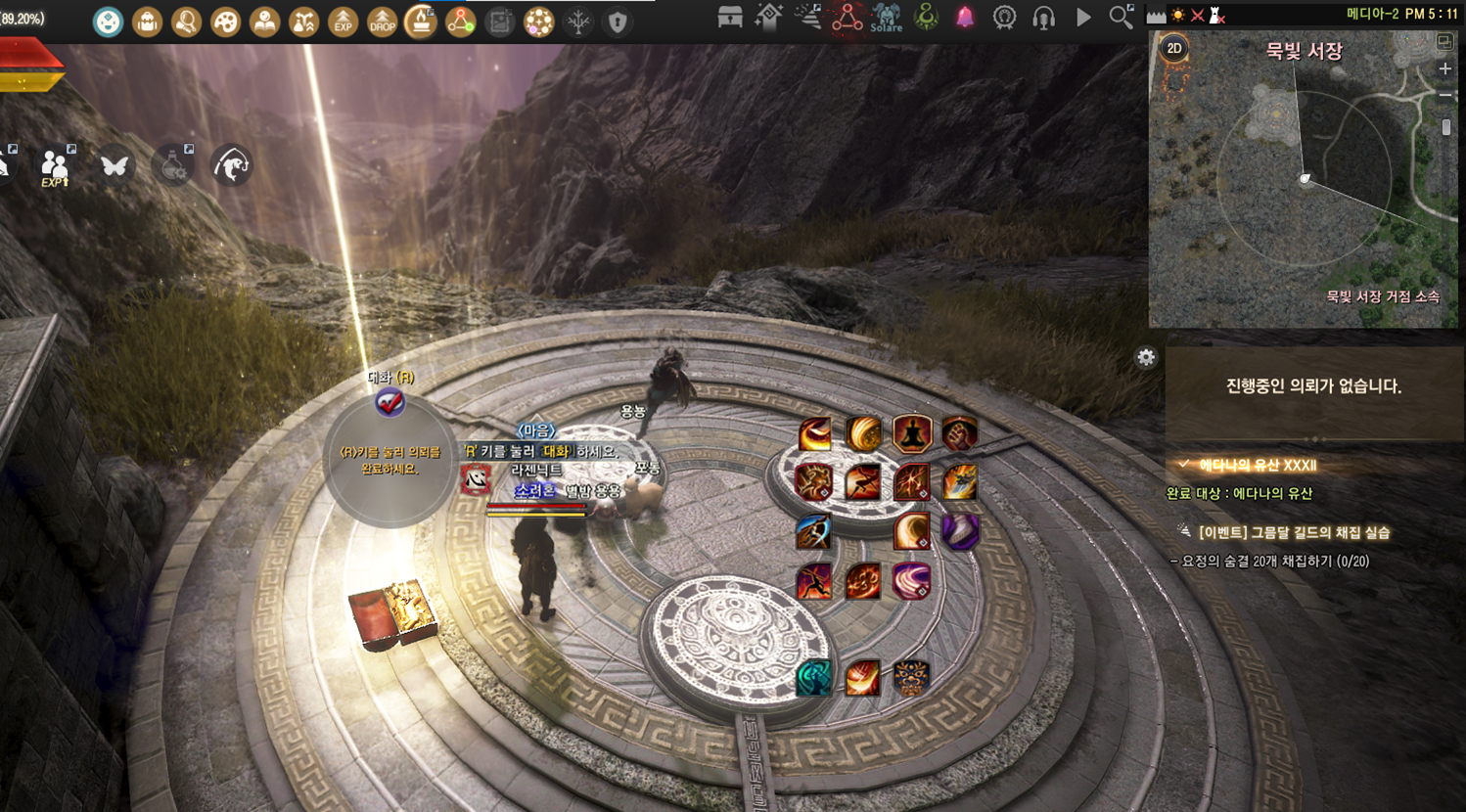1466x812 pixels.
Task: Select the EXP boost icon
Action: click(x=343, y=22)
